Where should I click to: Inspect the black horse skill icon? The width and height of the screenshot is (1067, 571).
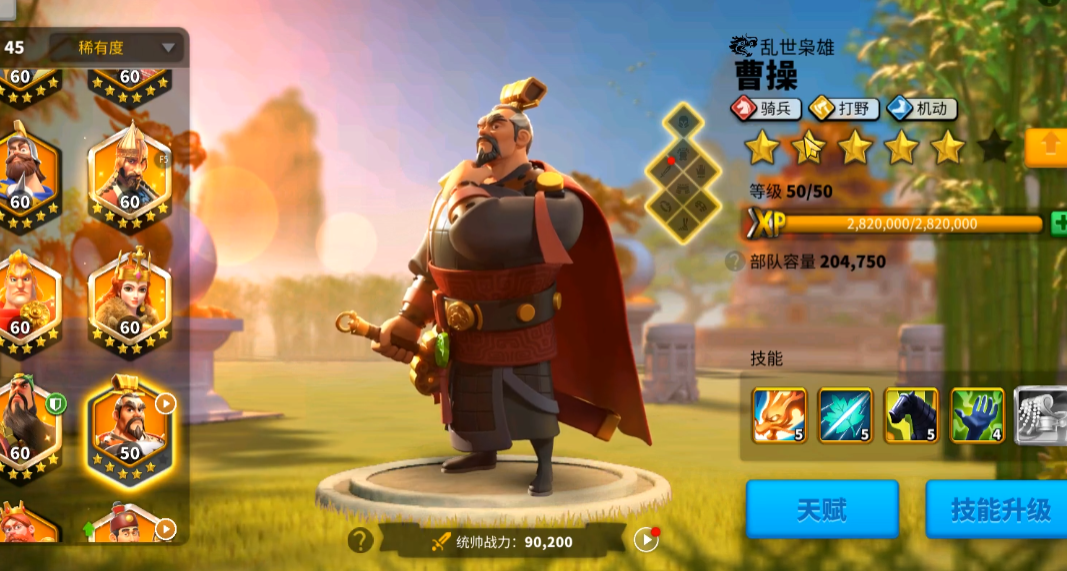pyautogui.click(x=911, y=415)
